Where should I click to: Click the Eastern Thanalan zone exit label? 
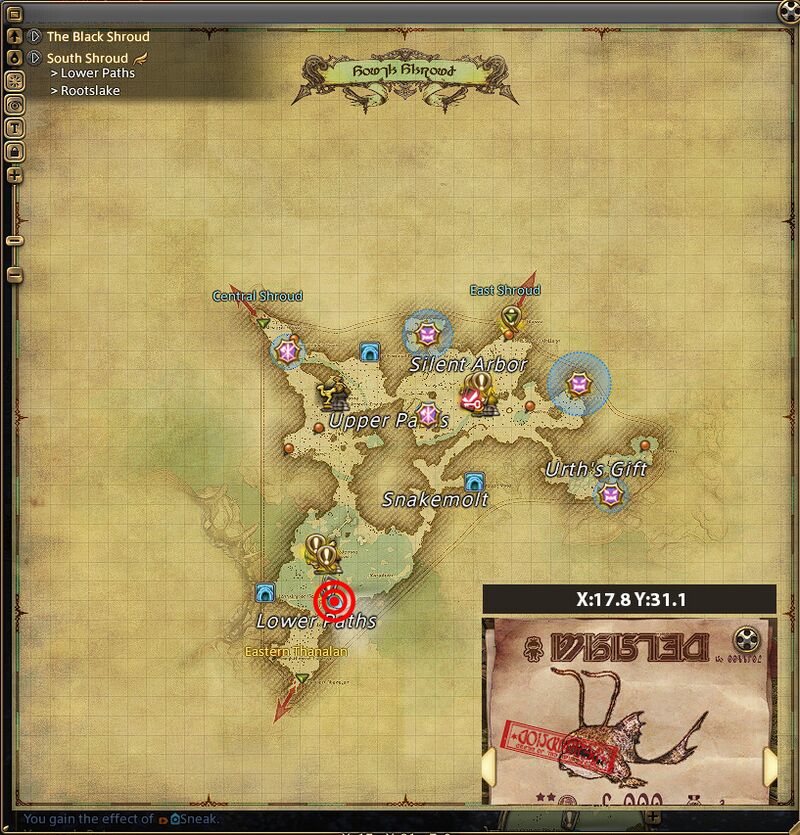point(297,652)
